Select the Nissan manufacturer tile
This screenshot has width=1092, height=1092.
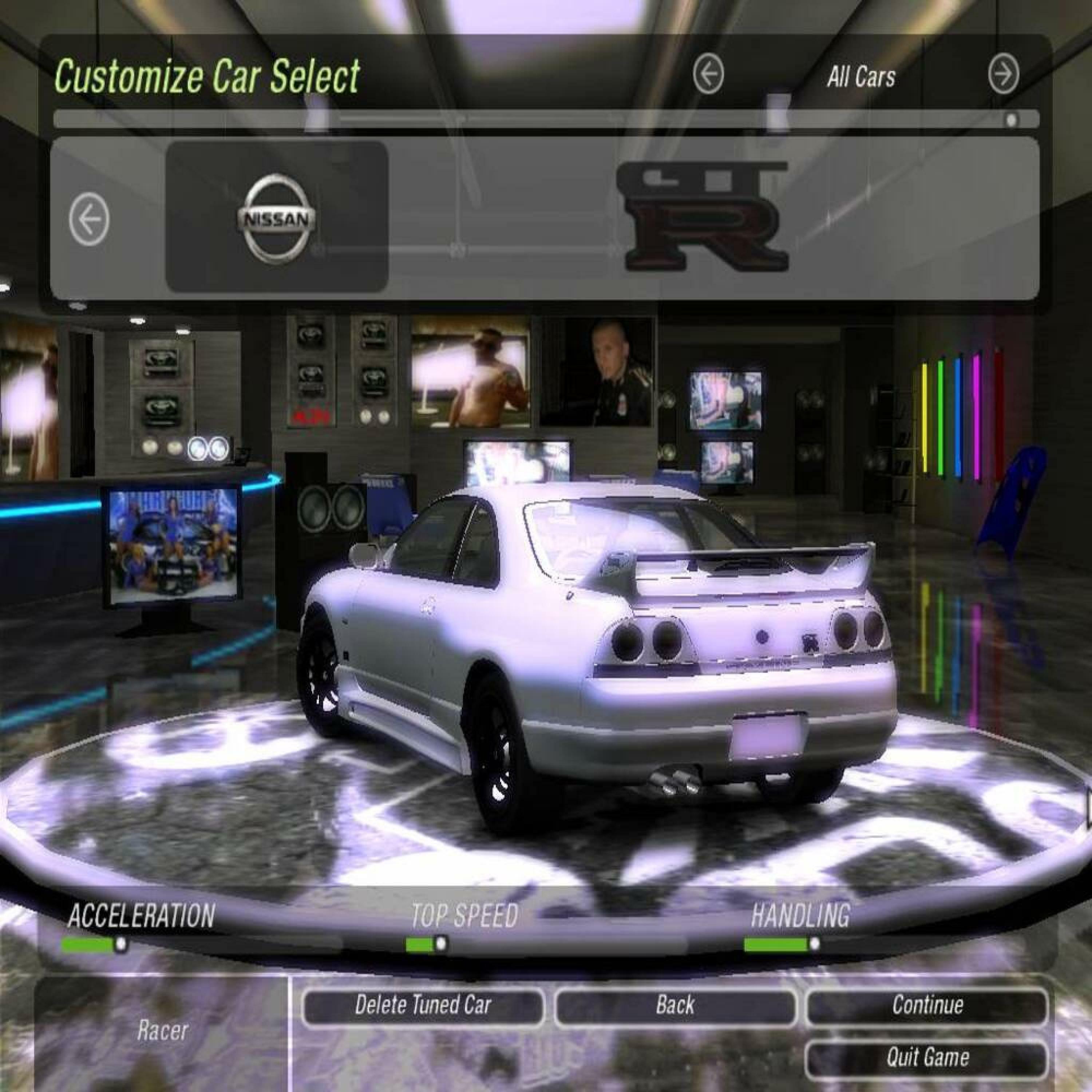pos(276,217)
